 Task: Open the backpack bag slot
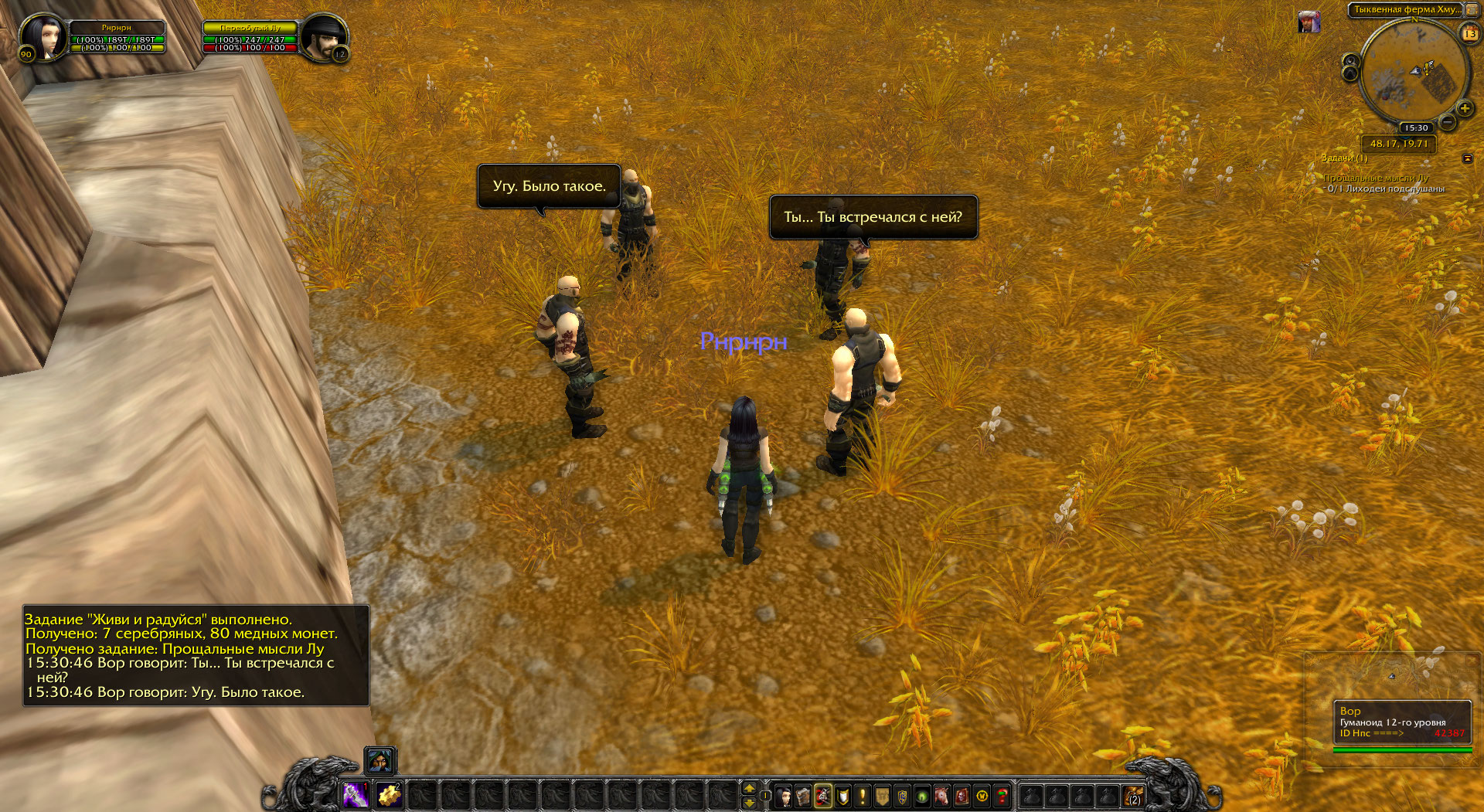pyautogui.click(x=1133, y=796)
